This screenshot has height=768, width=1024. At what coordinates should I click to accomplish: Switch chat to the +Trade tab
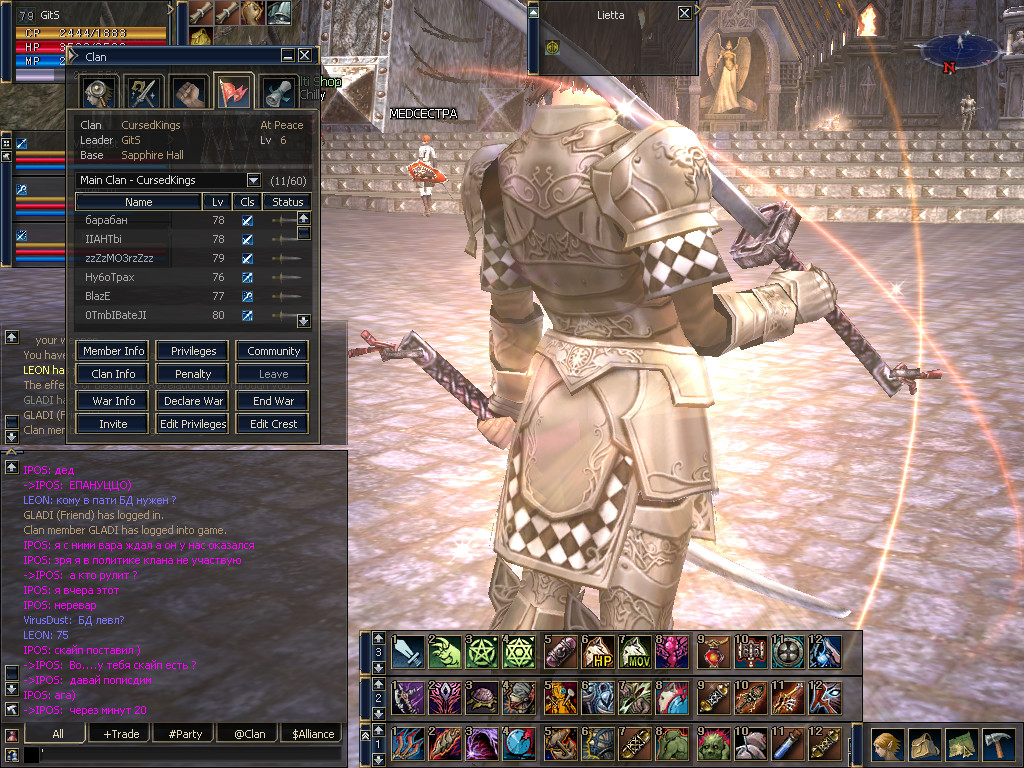coord(121,733)
